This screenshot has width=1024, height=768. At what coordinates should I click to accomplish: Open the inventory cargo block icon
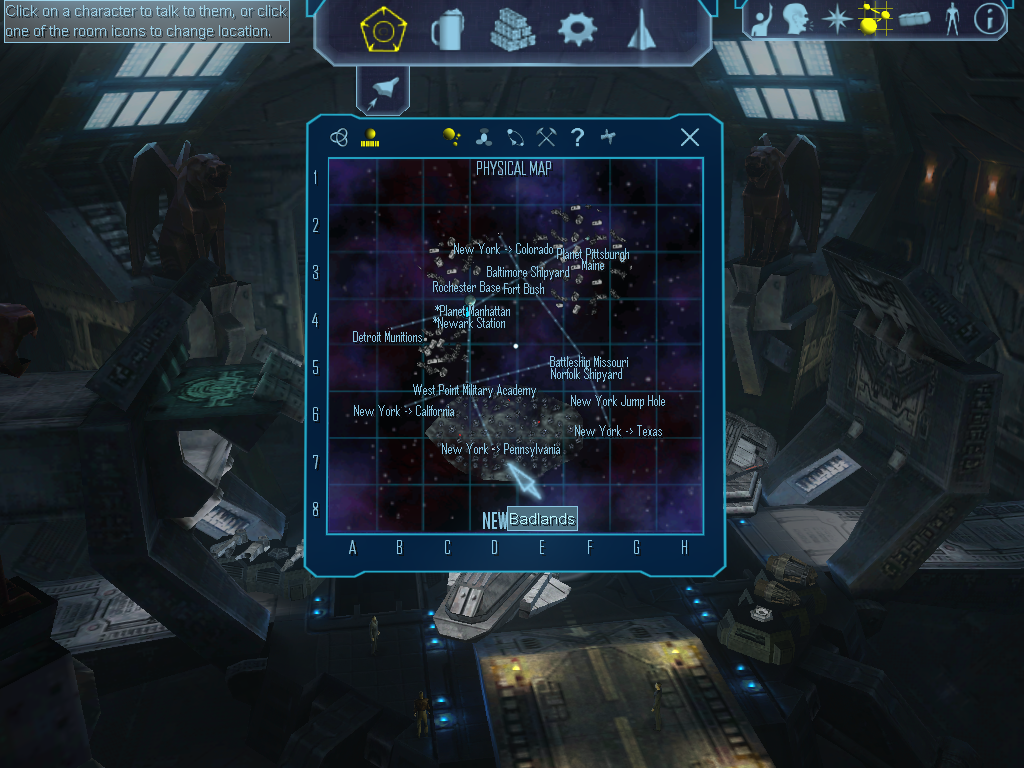tap(914, 18)
